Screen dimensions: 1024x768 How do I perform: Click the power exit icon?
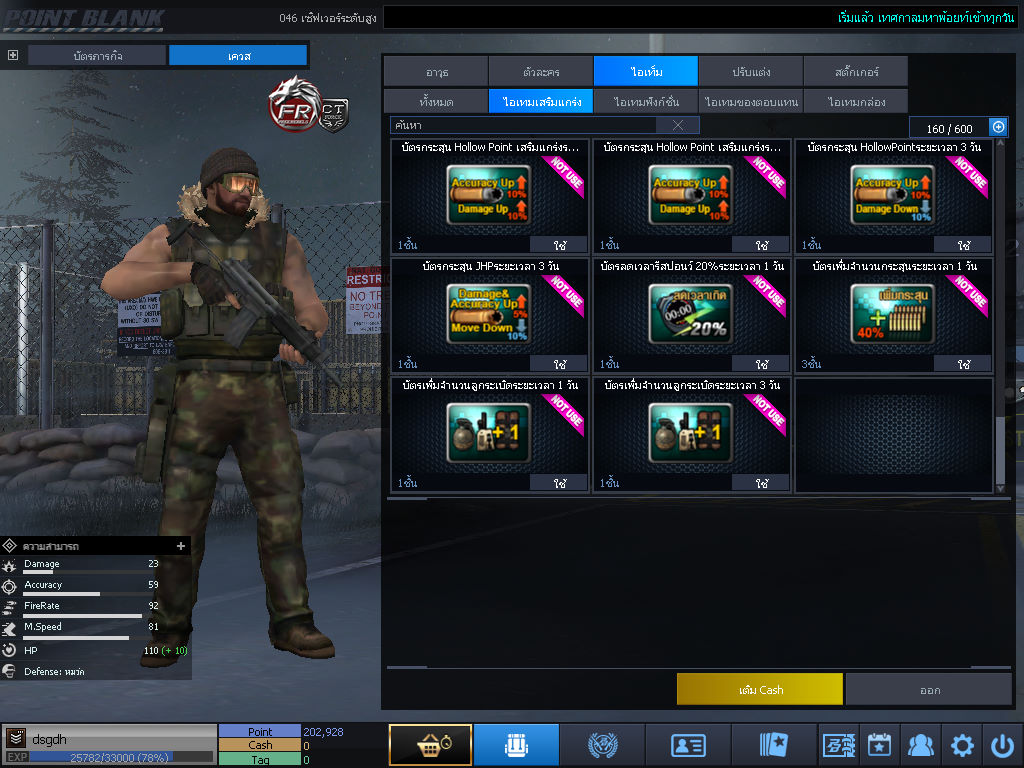pos(1002,745)
